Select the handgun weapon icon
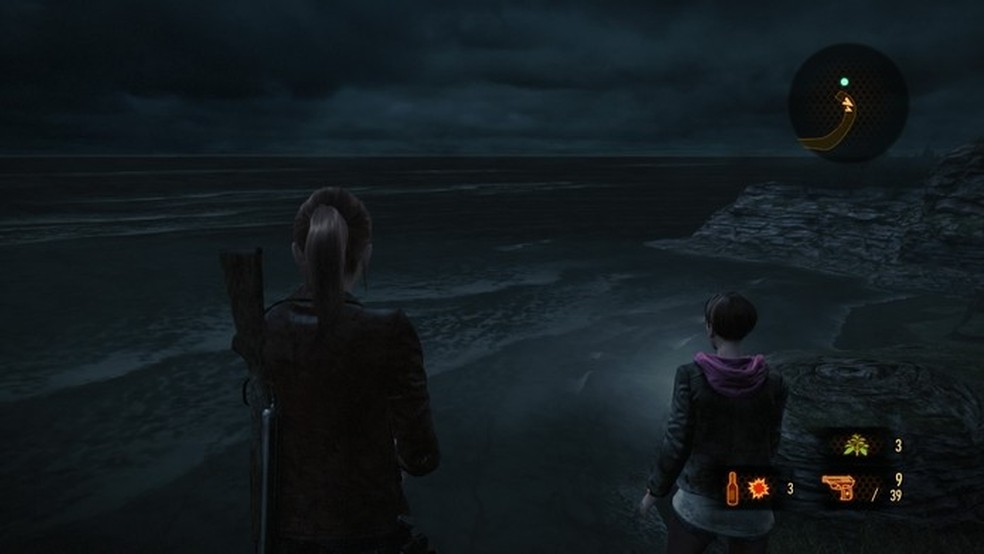The width and height of the screenshot is (984, 554). tap(842, 490)
